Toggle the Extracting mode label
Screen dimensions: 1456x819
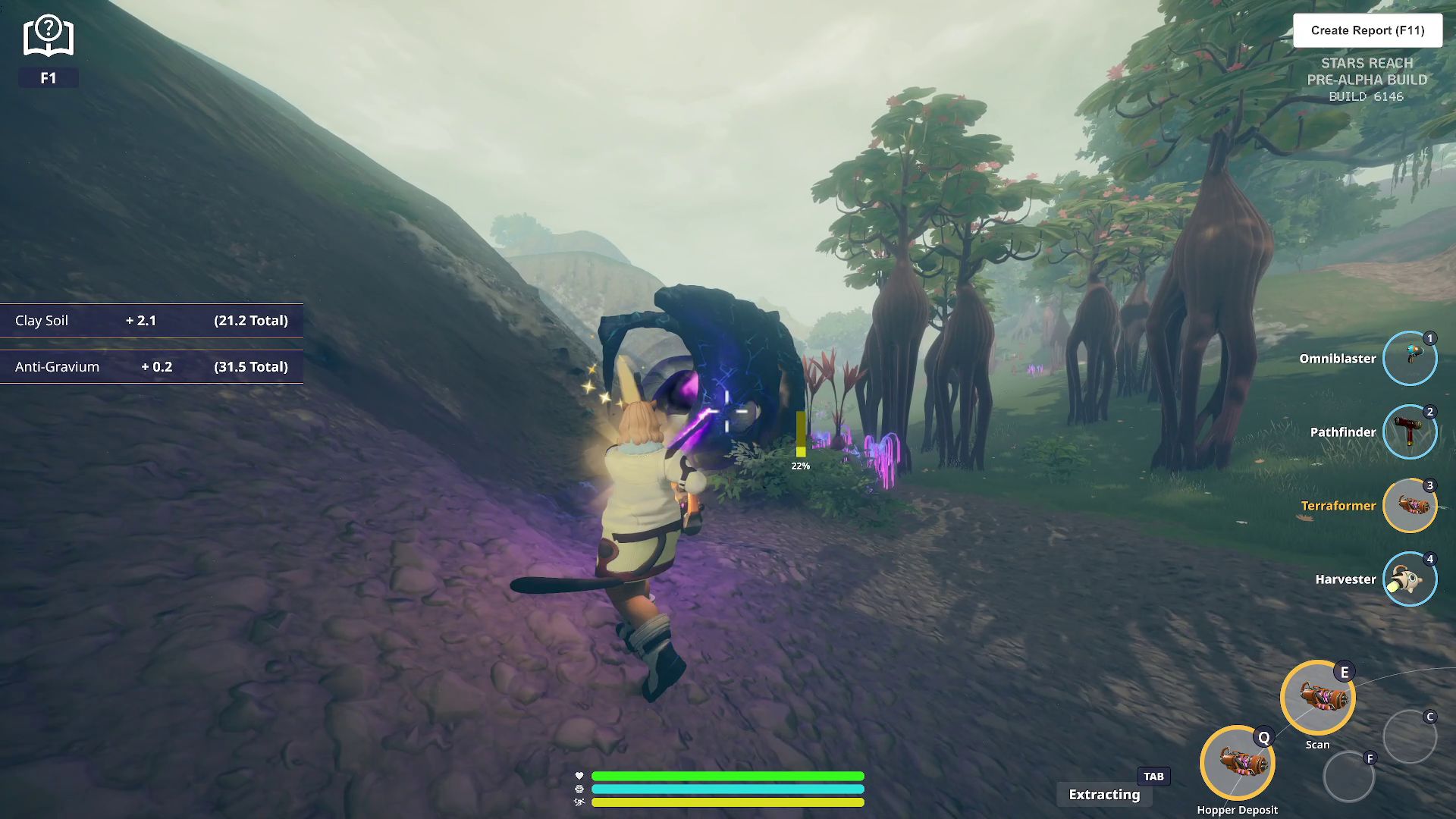1104,794
